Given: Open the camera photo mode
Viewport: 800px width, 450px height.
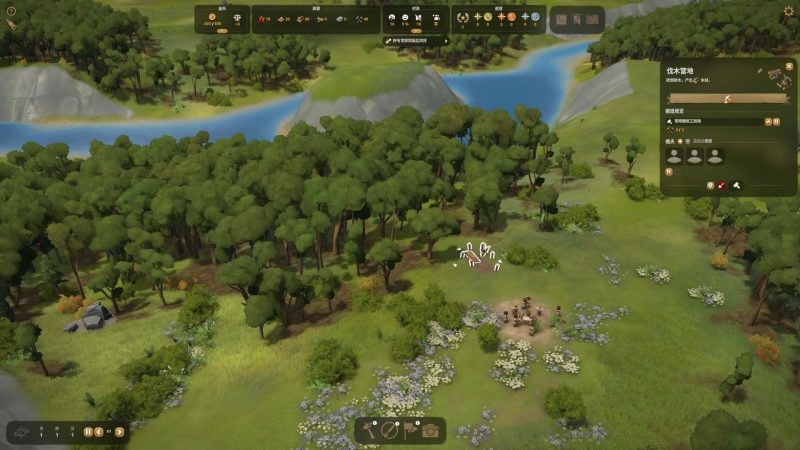Looking at the screenshot, I should (x=431, y=431).
